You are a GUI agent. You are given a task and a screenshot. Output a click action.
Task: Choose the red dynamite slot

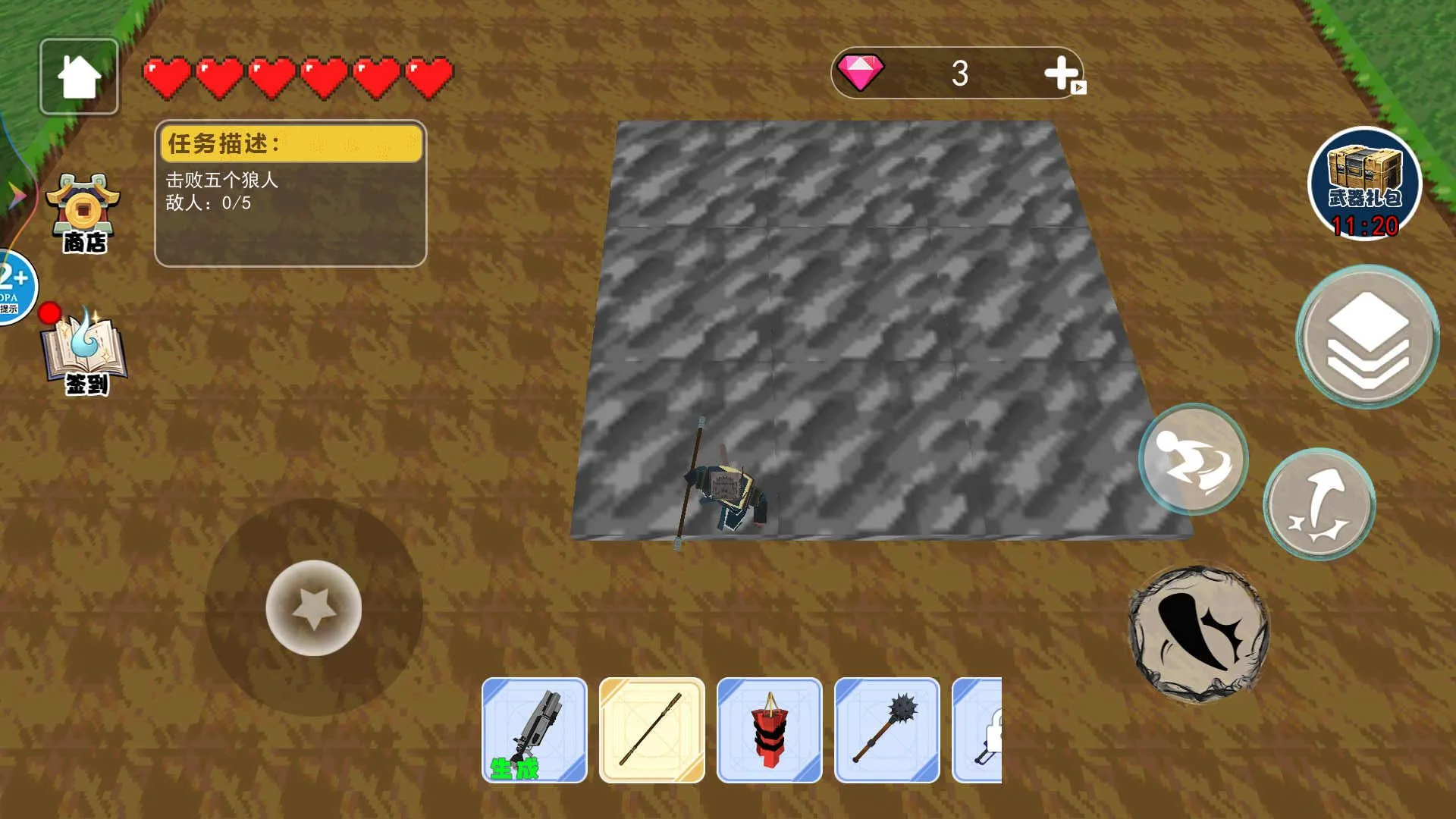(770, 730)
